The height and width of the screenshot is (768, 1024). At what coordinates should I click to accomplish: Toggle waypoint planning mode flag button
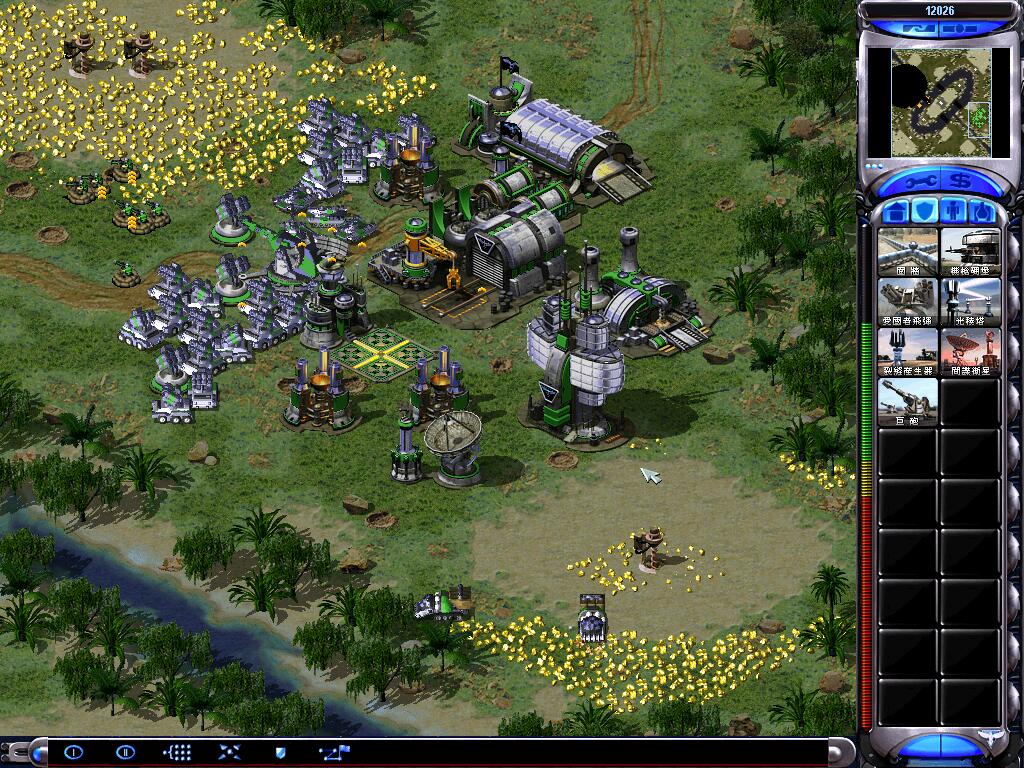[332, 751]
